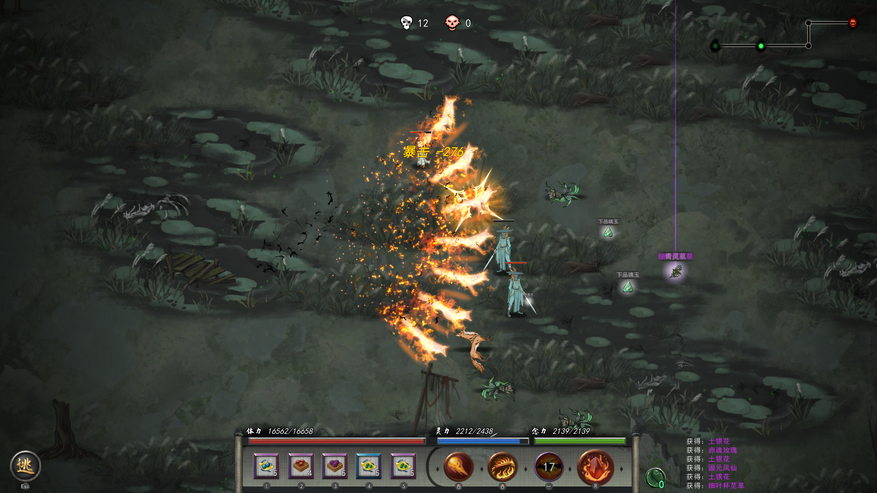Click the green jade currency icon
This screenshot has height=493, width=877.
[x=656, y=477]
